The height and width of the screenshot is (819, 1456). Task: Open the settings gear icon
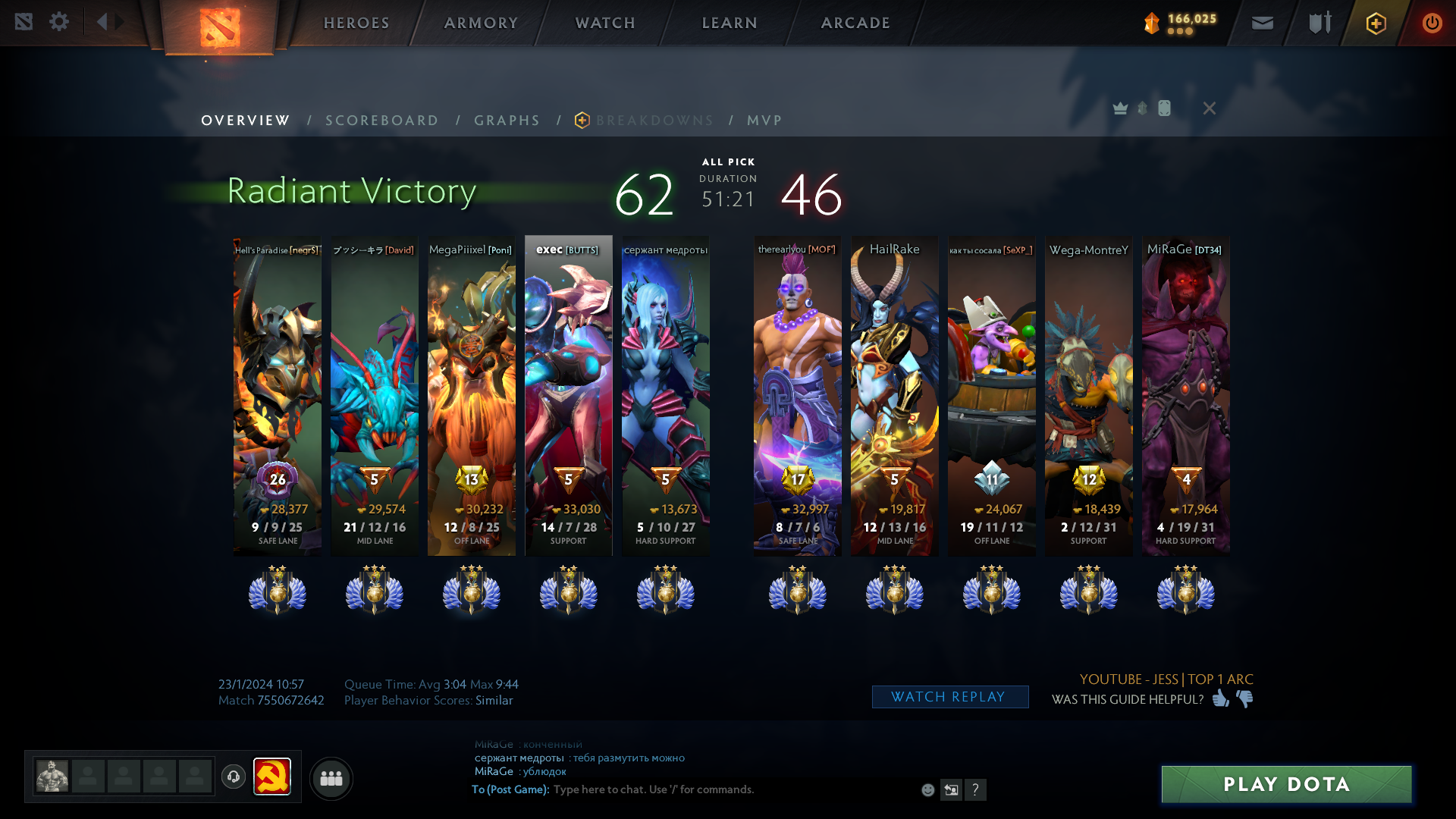point(59,22)
